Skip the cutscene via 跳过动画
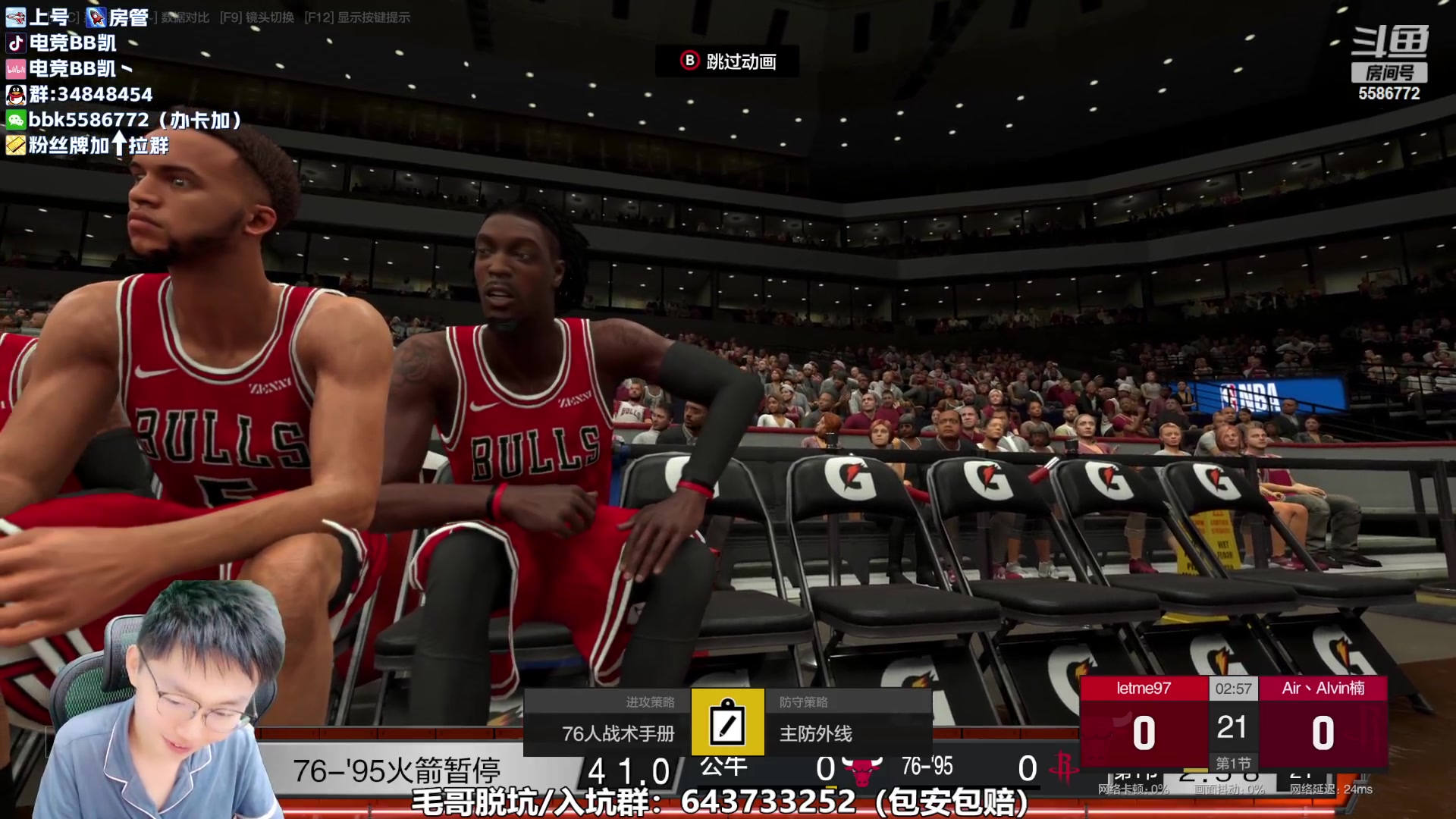 pyautogui.click(x=726, y=61)
